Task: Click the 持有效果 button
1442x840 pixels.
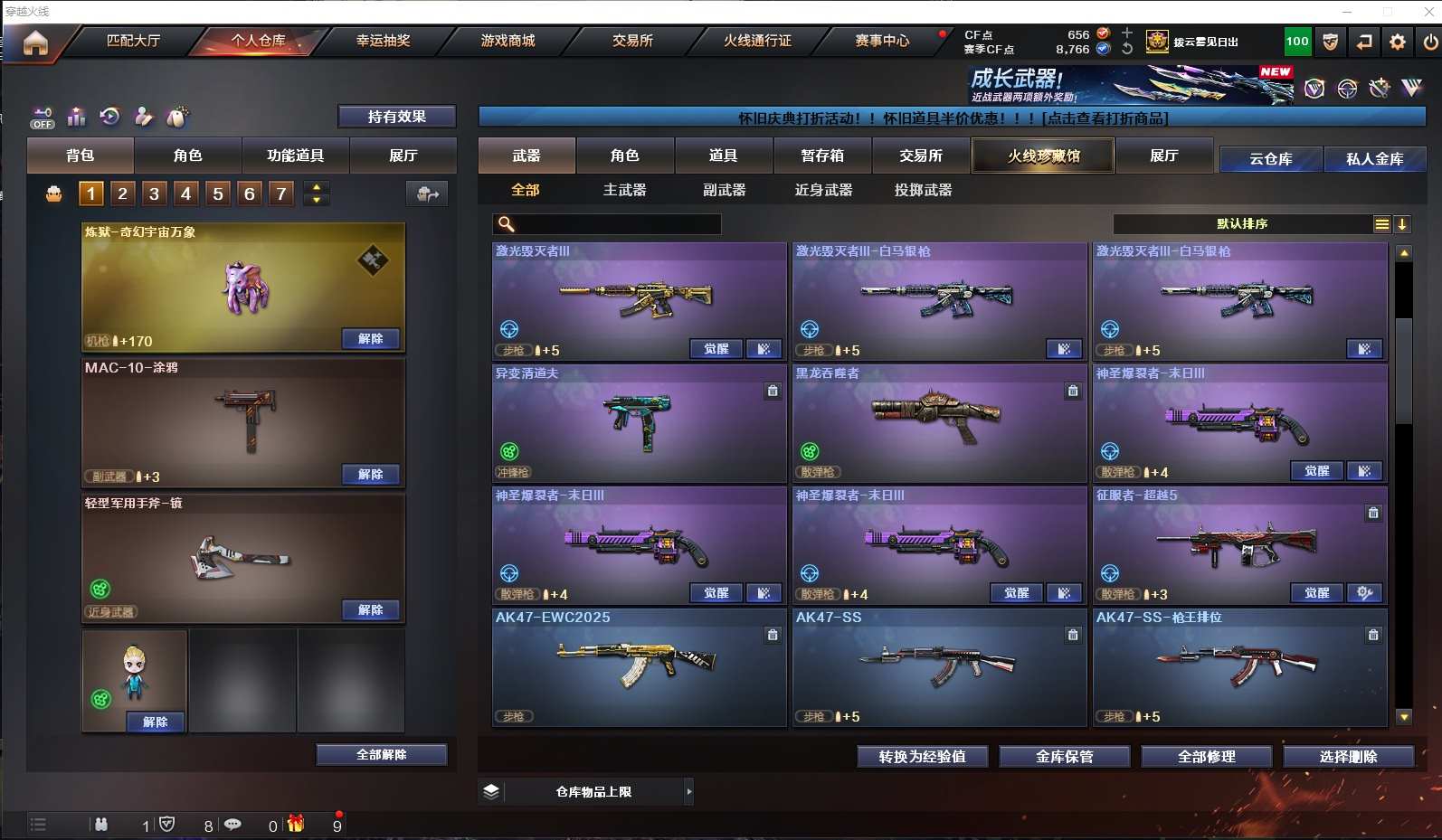Action: [396, 117]
